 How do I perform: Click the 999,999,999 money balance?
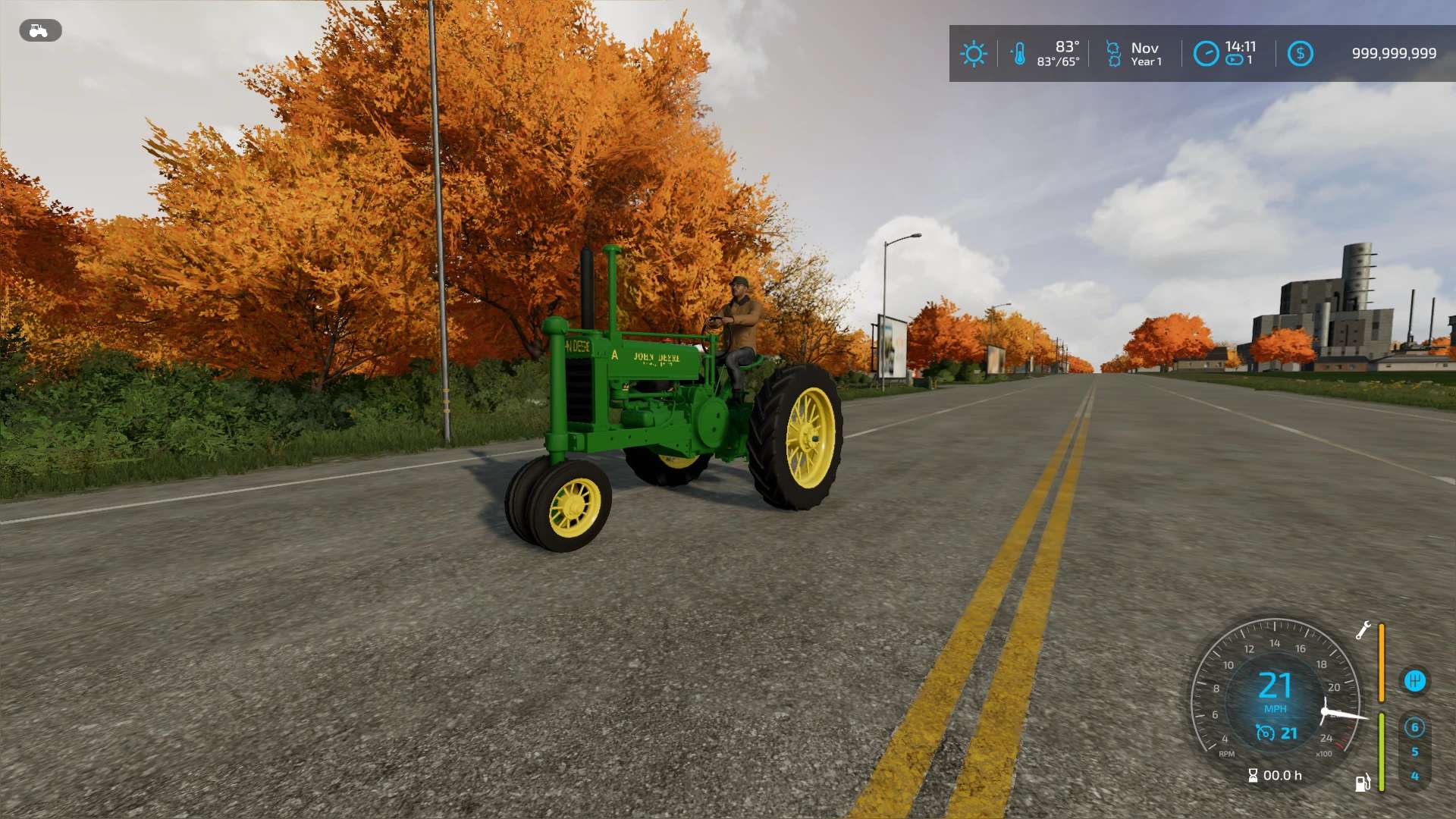tap(1394, 53)
